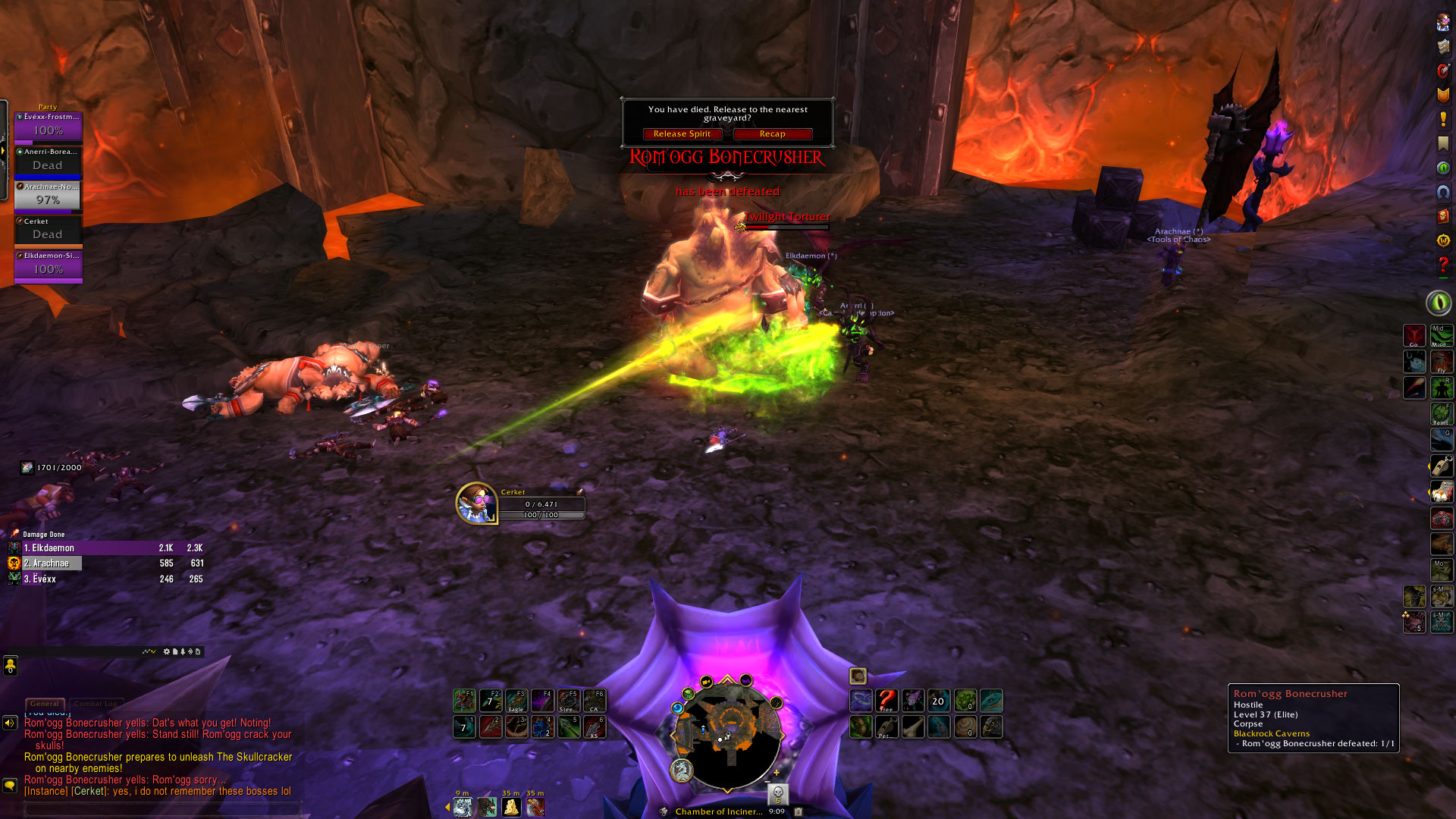This screenshot has width=1456, height=819.
Task: Select Évéxx's party frame
Action: (48, 127)
